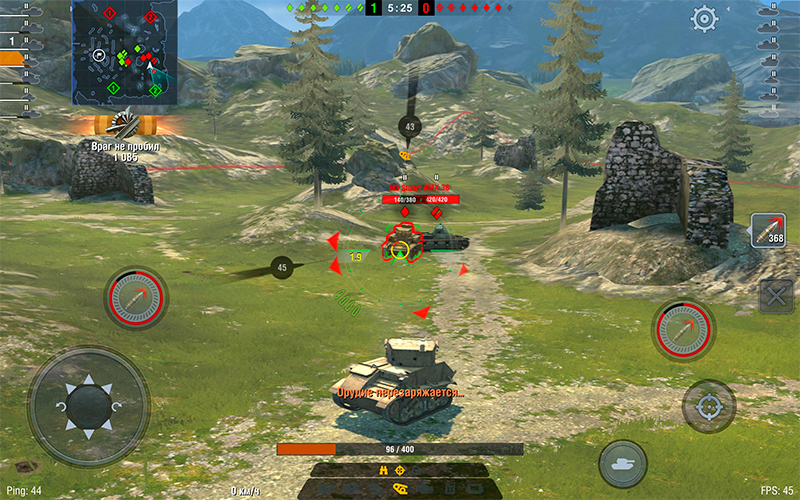Tap the battle minimap
800x500 pixels.
(x=124, y=51)
